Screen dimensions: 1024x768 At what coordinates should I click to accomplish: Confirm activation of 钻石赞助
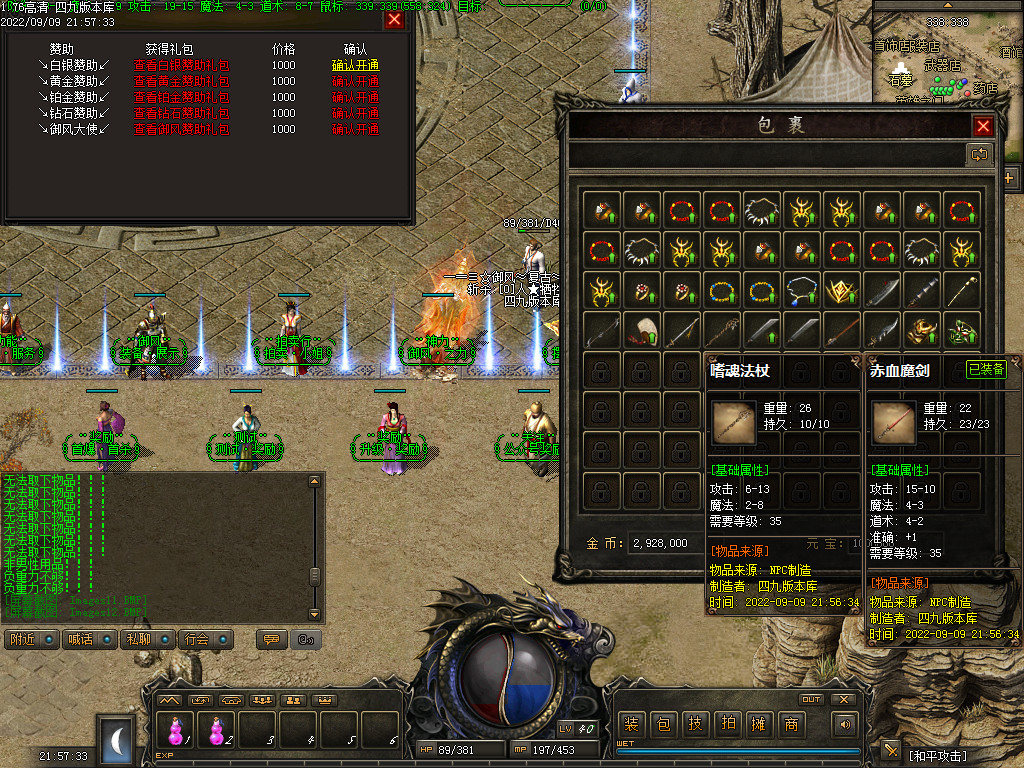pyautogui.click(x=355, y=113)
